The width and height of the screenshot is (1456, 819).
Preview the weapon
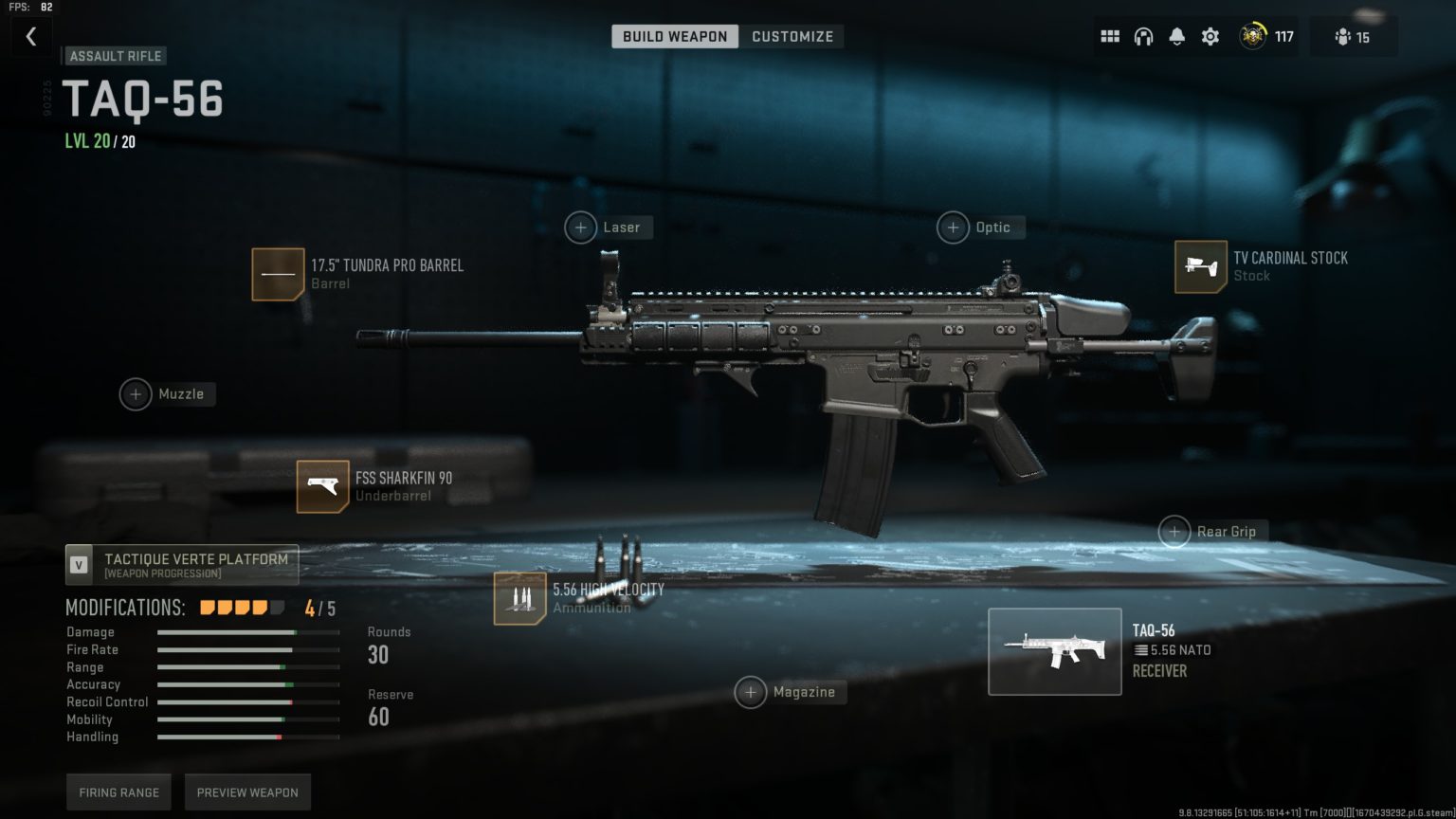[x=247, y=792]
